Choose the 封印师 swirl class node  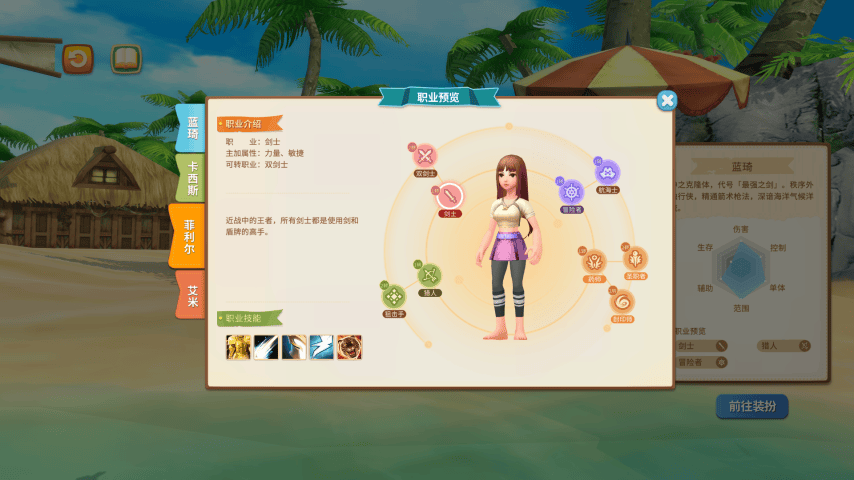622,301
